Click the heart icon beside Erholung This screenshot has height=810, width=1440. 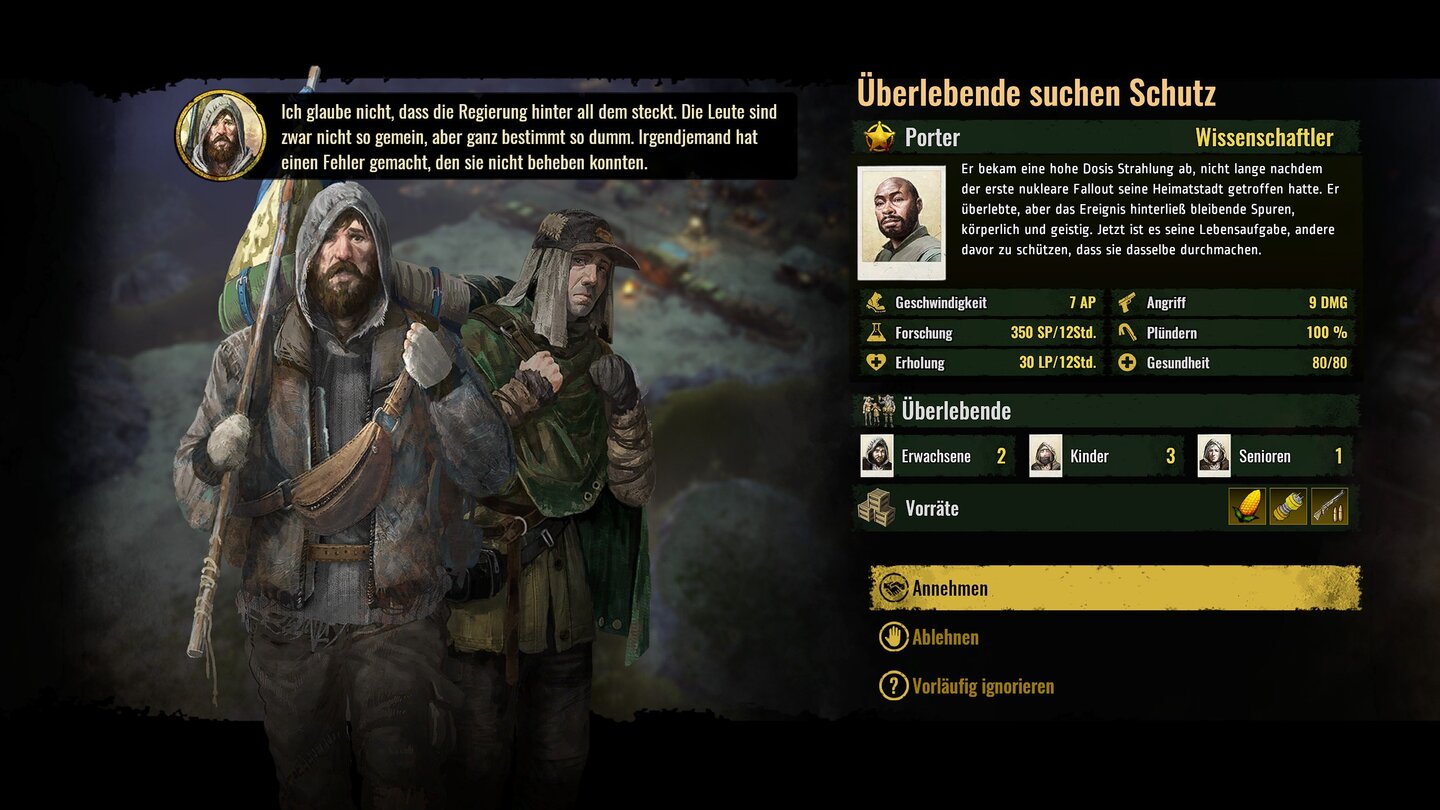pos(874,362)
